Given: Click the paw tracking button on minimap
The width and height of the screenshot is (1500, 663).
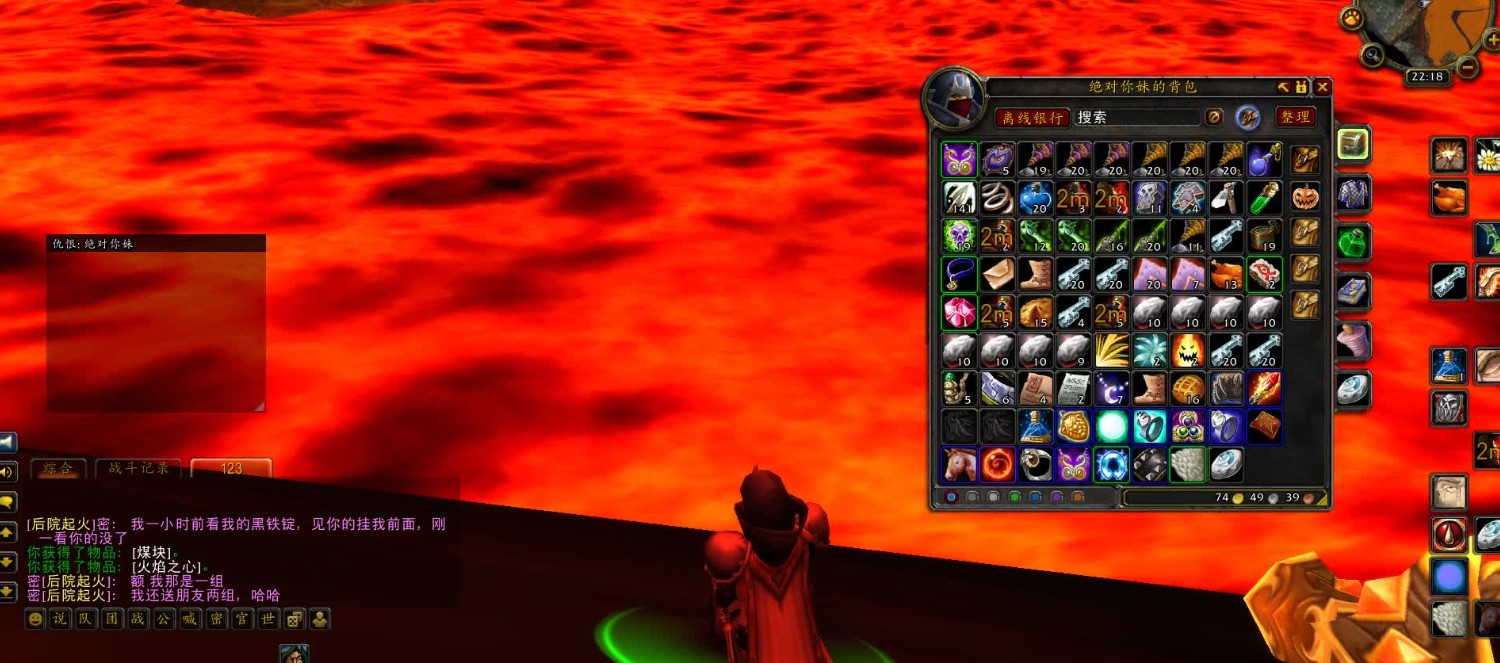Looking at the screenshot, I should coord(1353,18).
